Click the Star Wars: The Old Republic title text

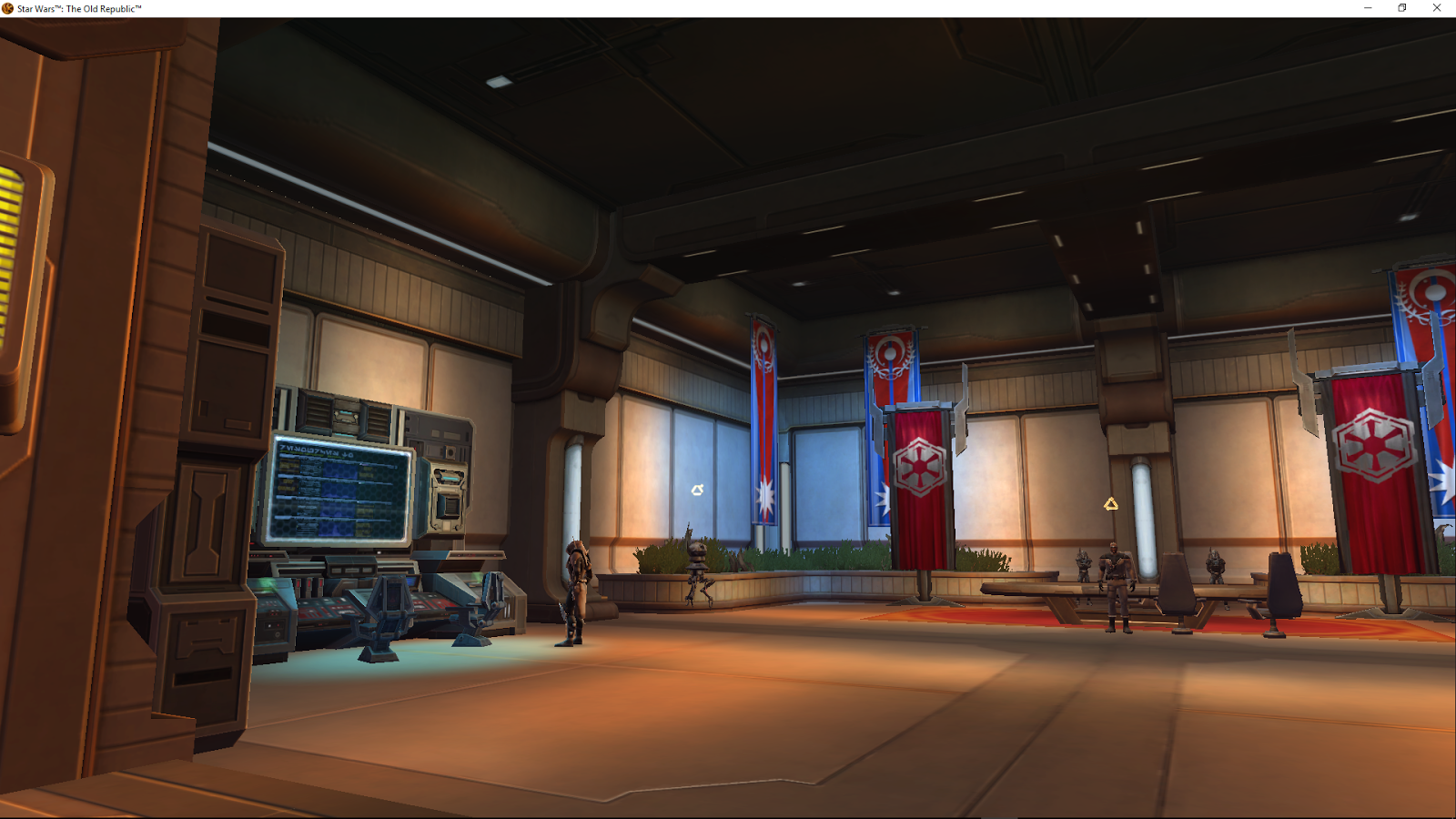coord(80,6)
